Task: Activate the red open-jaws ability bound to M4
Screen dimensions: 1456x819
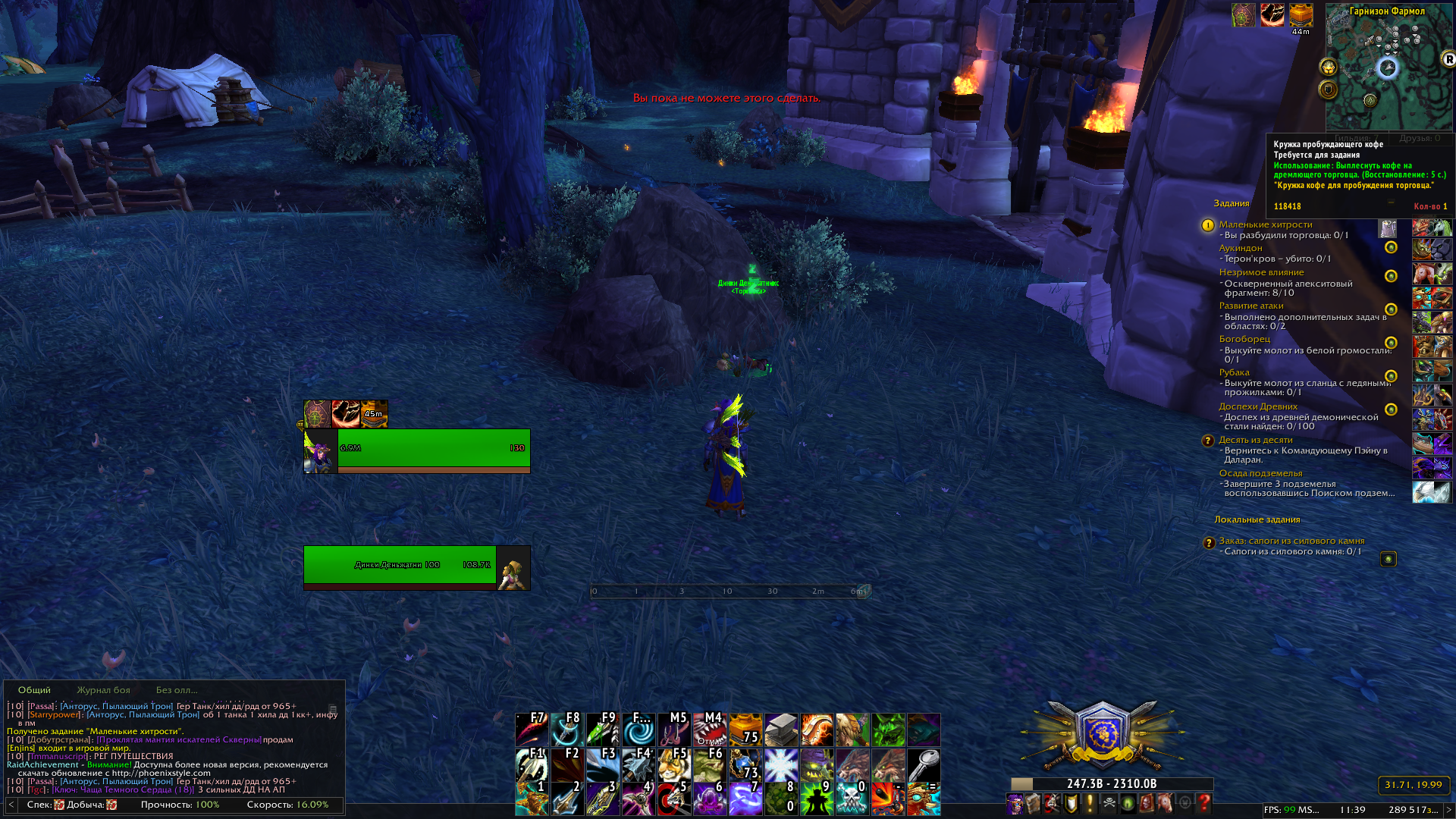Action: click(x=710, y=730)
